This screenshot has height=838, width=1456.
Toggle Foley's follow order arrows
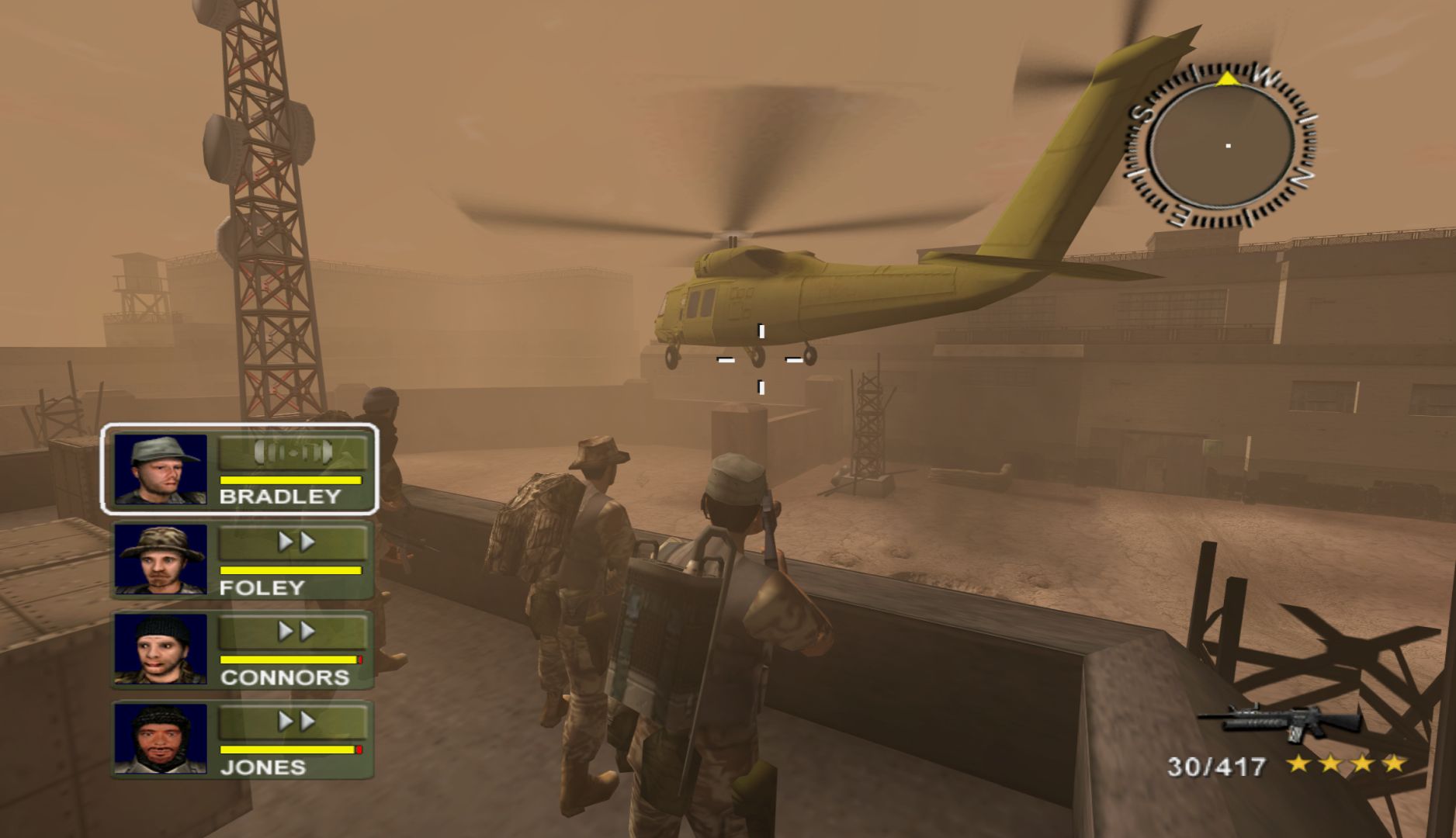tap(293, 542)
